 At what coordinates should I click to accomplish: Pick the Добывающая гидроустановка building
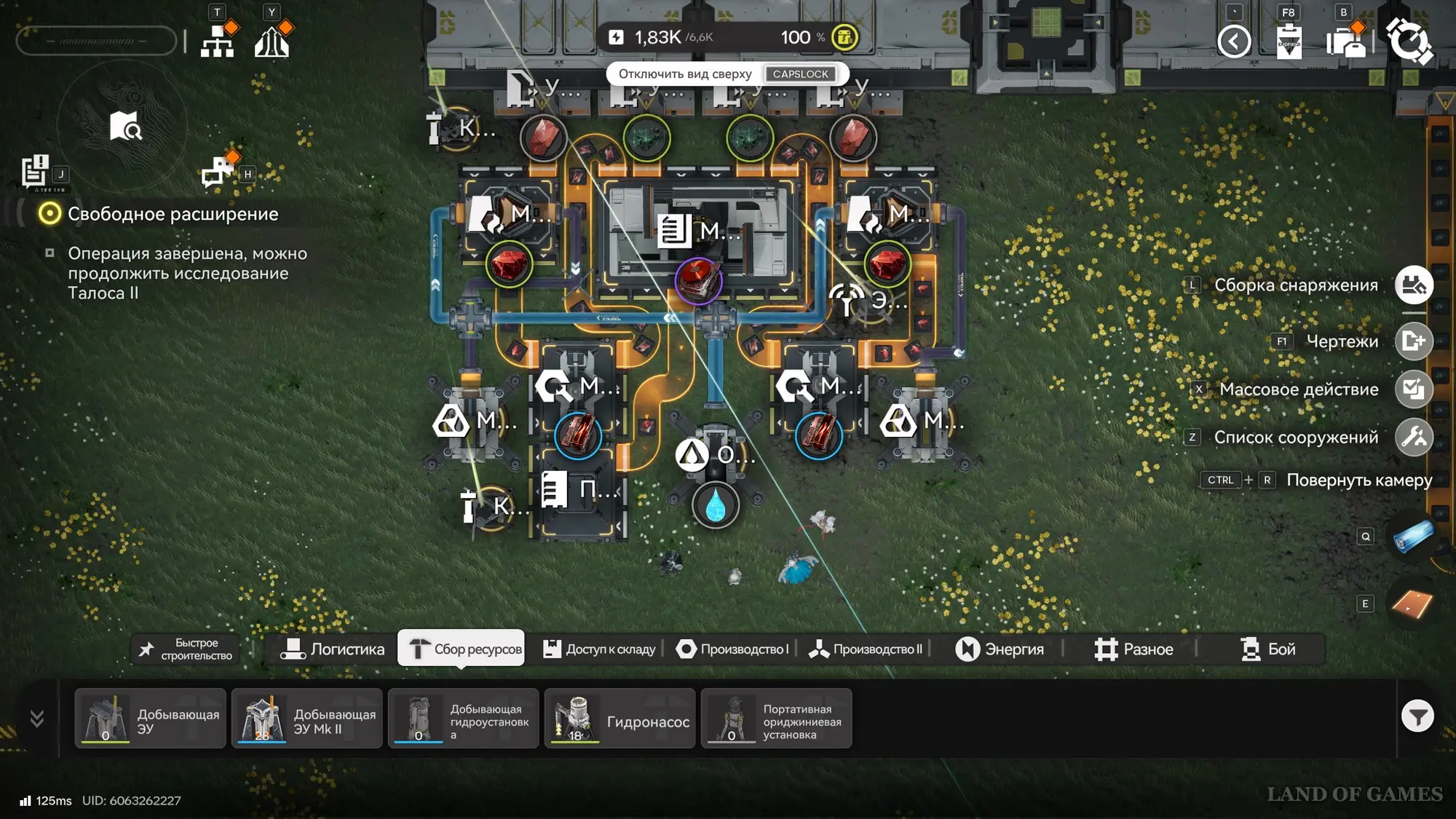click(463, 719)
